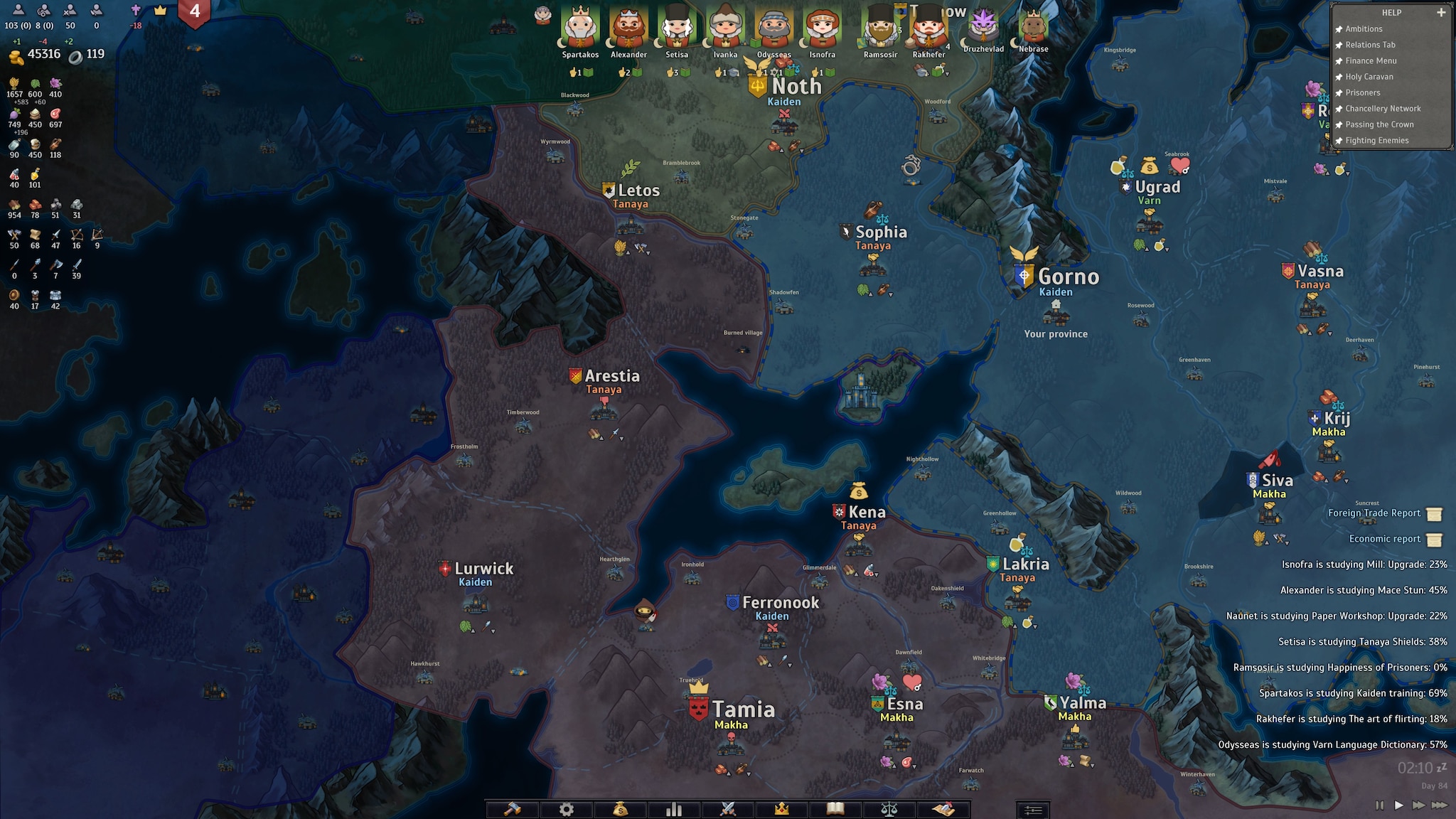Set game speed to double arrows

[x=1418, y=805]
